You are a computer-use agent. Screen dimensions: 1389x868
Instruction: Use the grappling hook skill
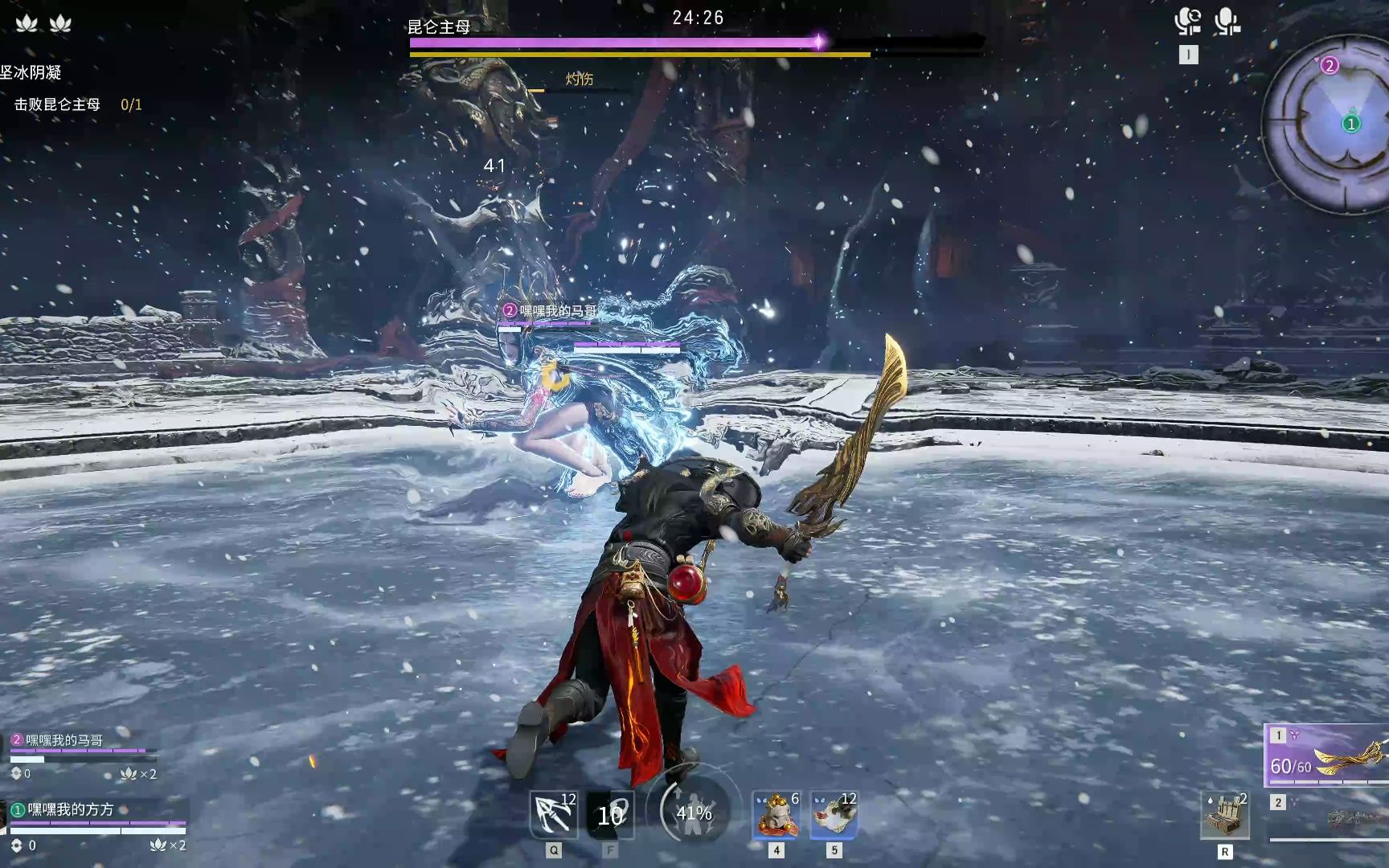click(554, 815)
